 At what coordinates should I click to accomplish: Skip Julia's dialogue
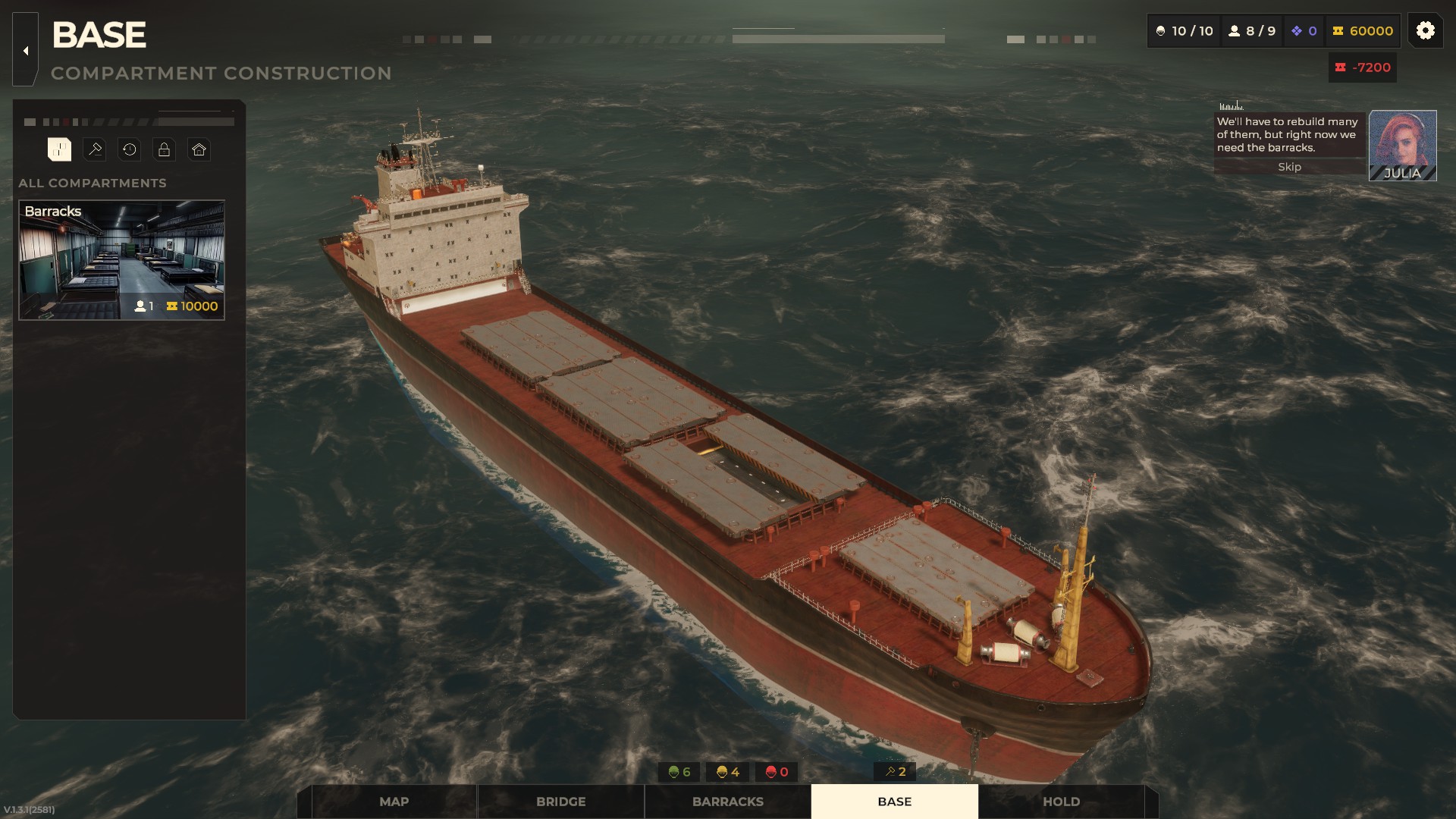pos(1289,167)
